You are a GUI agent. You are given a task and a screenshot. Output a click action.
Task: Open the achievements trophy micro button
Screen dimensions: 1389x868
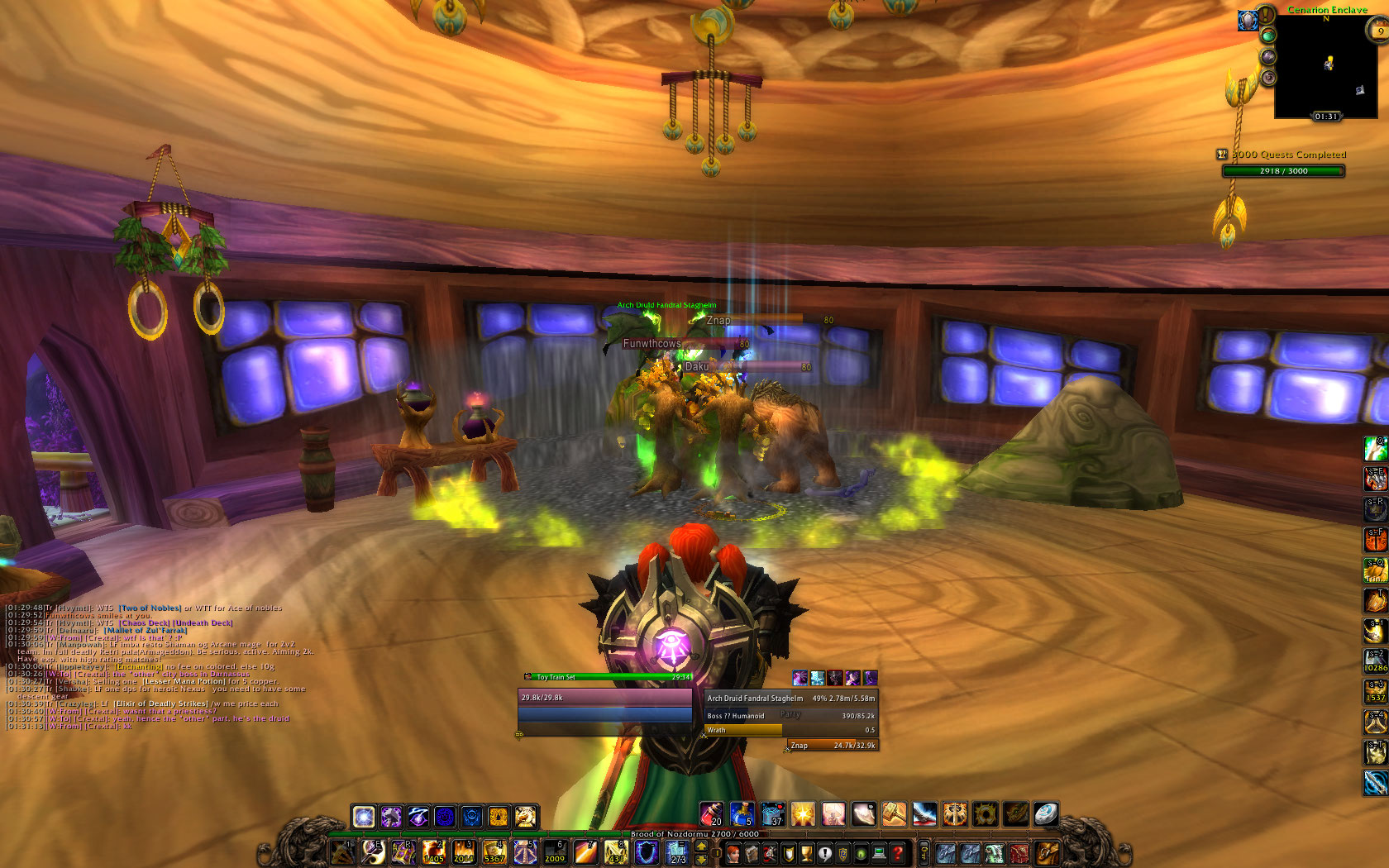(806, 853)
